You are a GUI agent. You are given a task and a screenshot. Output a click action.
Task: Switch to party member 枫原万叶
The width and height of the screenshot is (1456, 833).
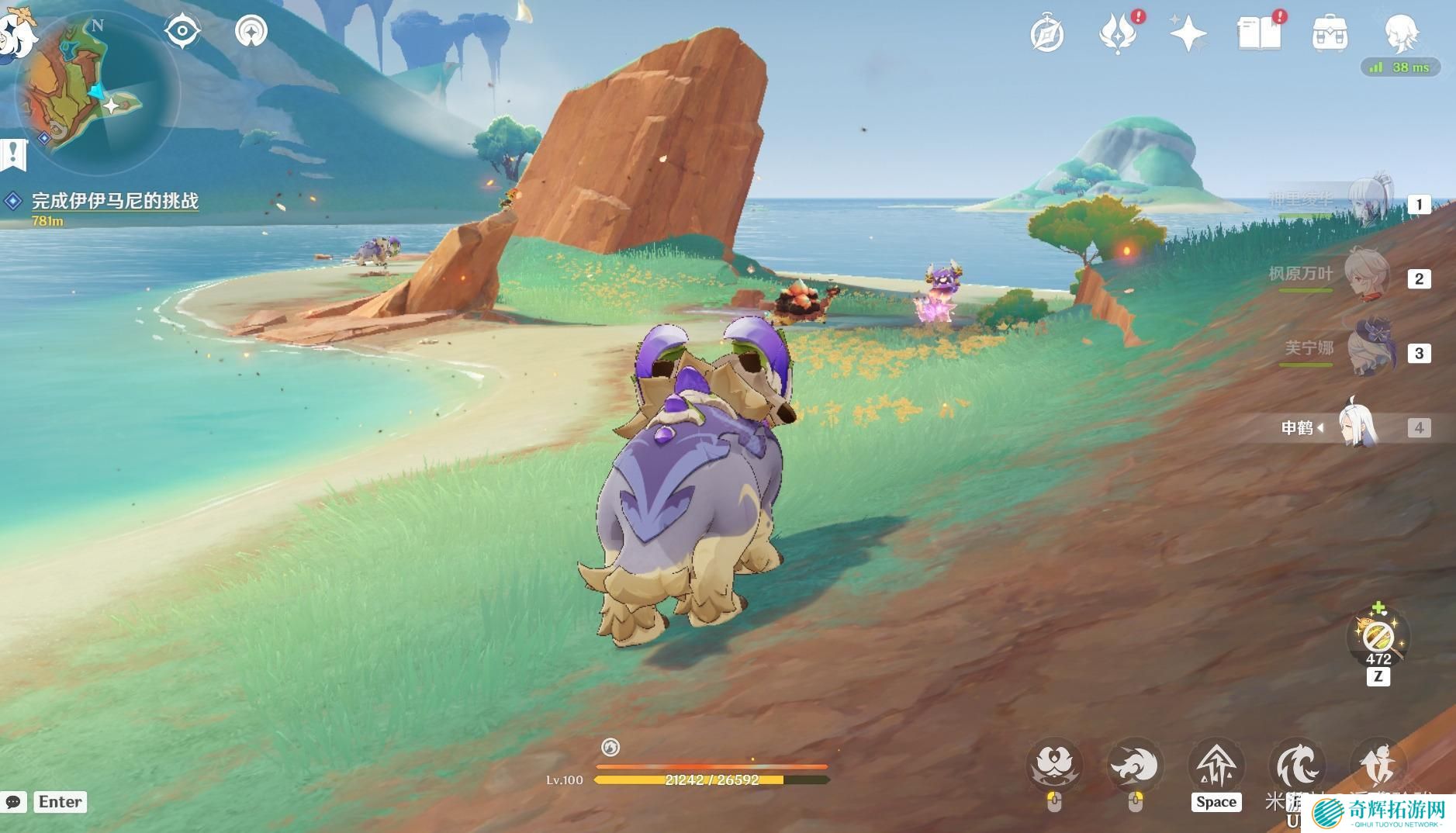[x=1370, y=277]
